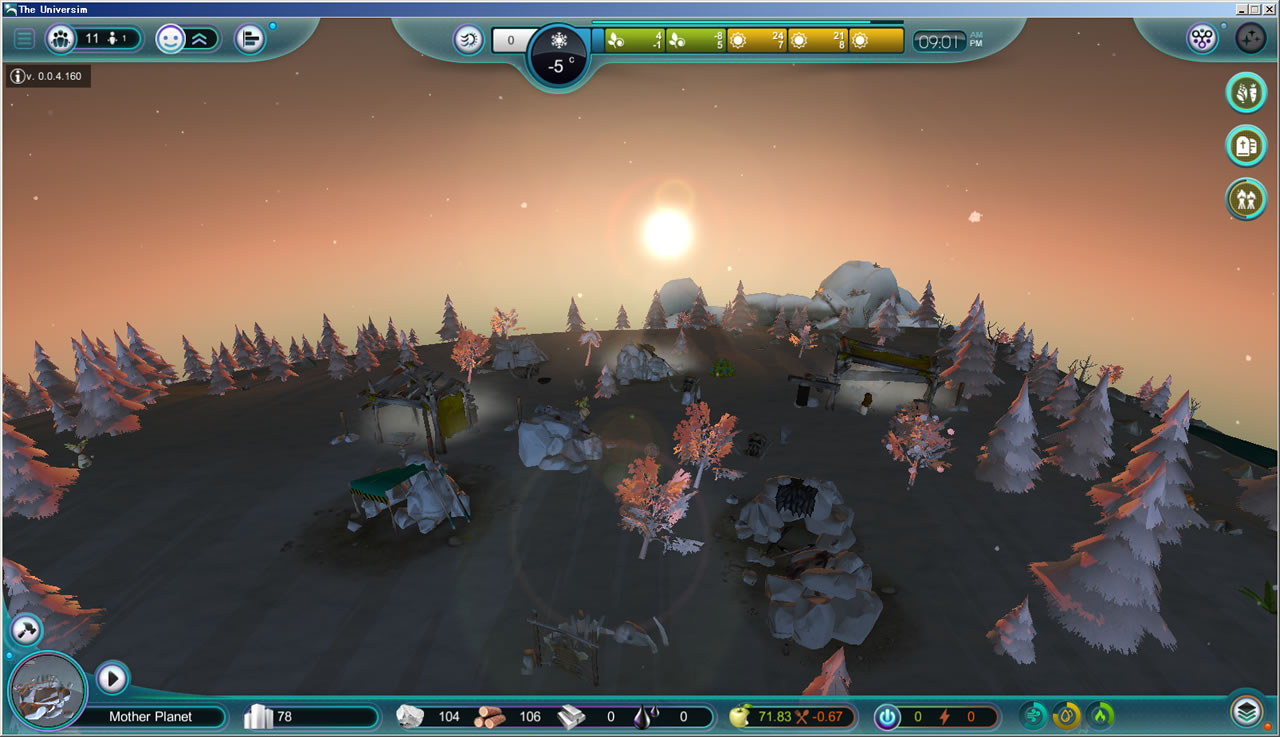Click the version 0.0.4.160 info label

(x=47, y=75)
